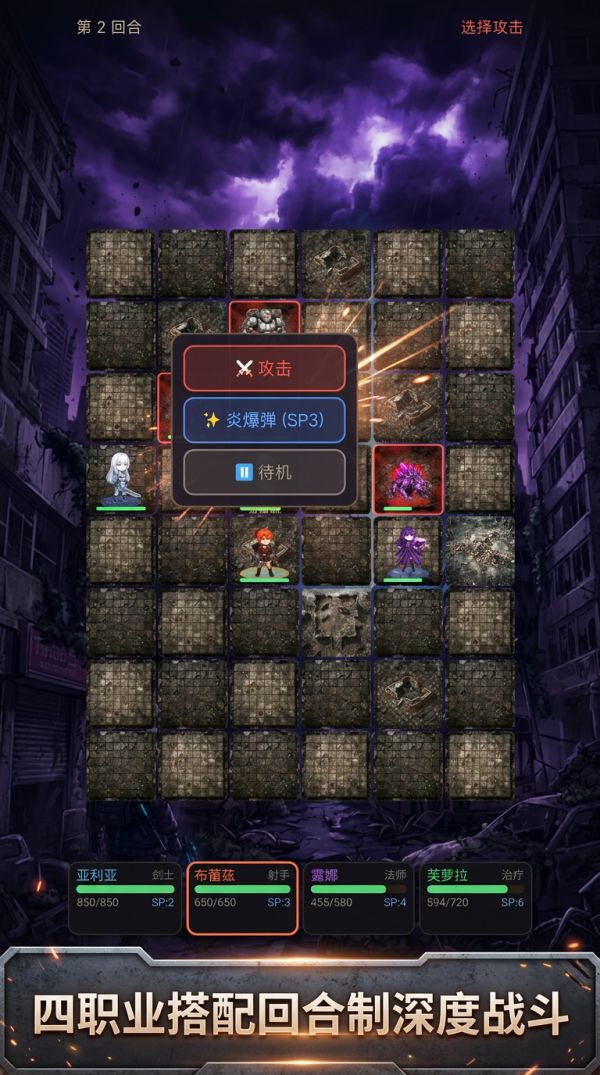
Task: Select the 露娜 mage character card
Action: tap(358, 897)
